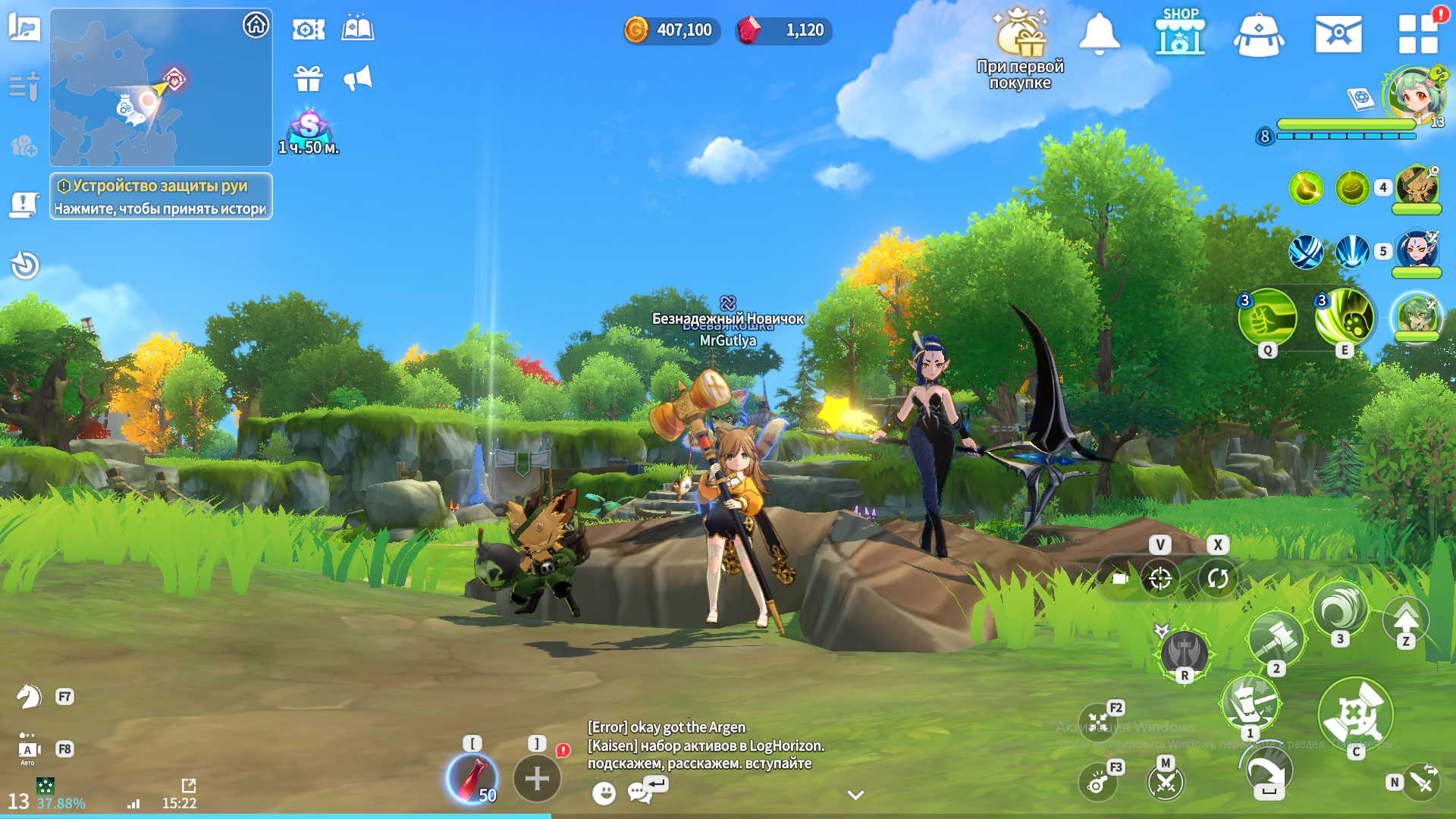Click the jump up-arrow button
The image size is (1456, 819).
pos(1406,619)
